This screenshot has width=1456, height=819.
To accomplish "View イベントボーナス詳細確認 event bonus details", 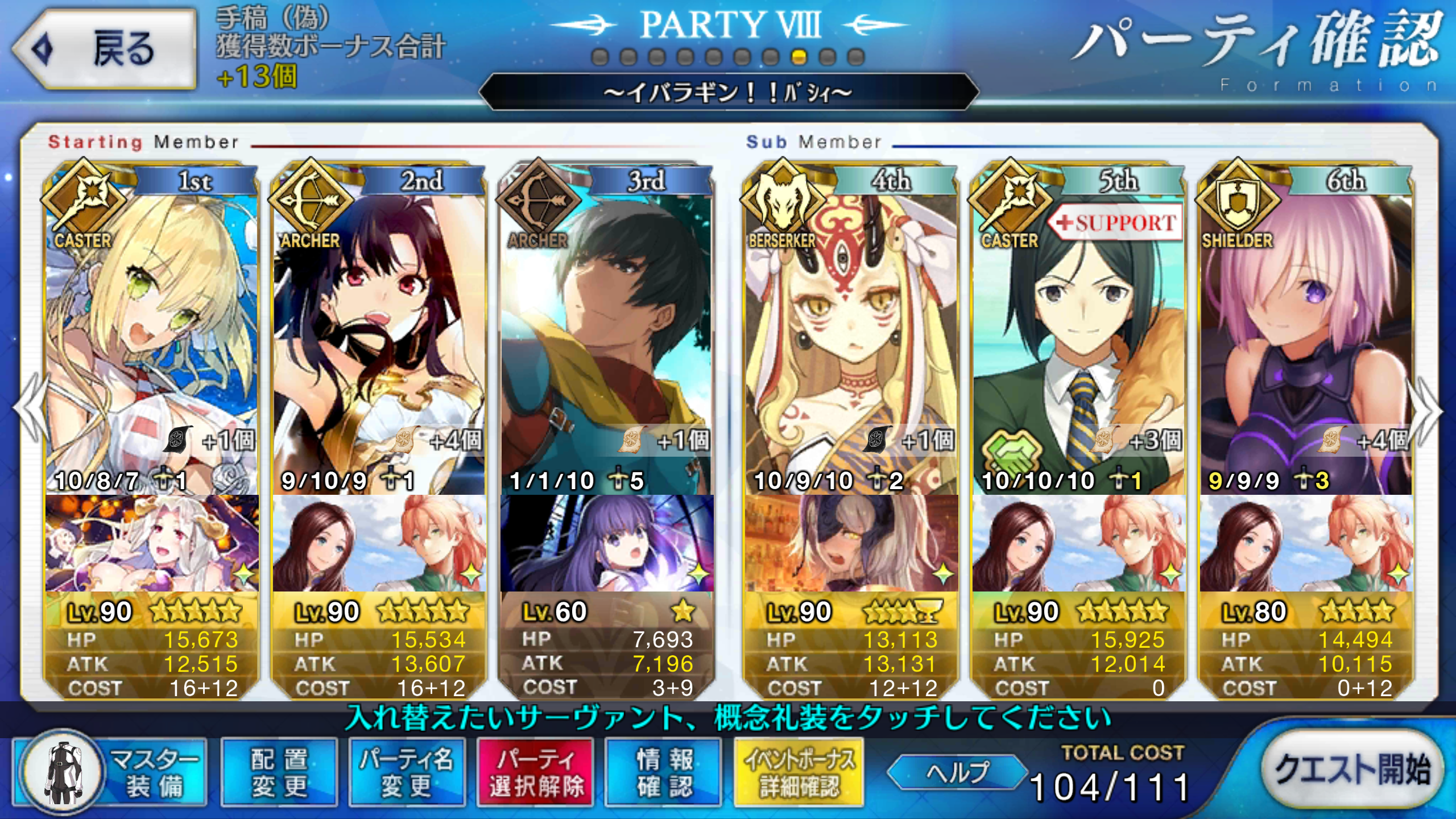I will (799, 772).
